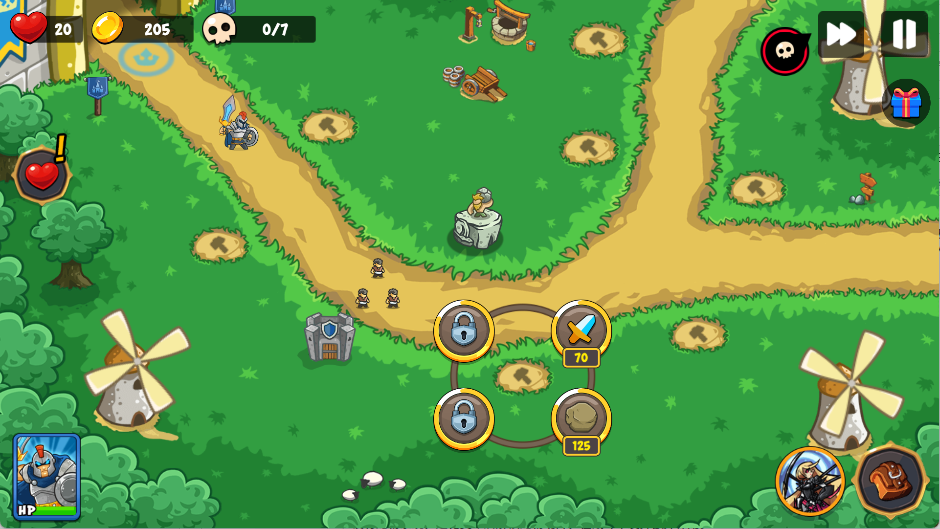Build the sword barracks tower for 70 gold

581,329
